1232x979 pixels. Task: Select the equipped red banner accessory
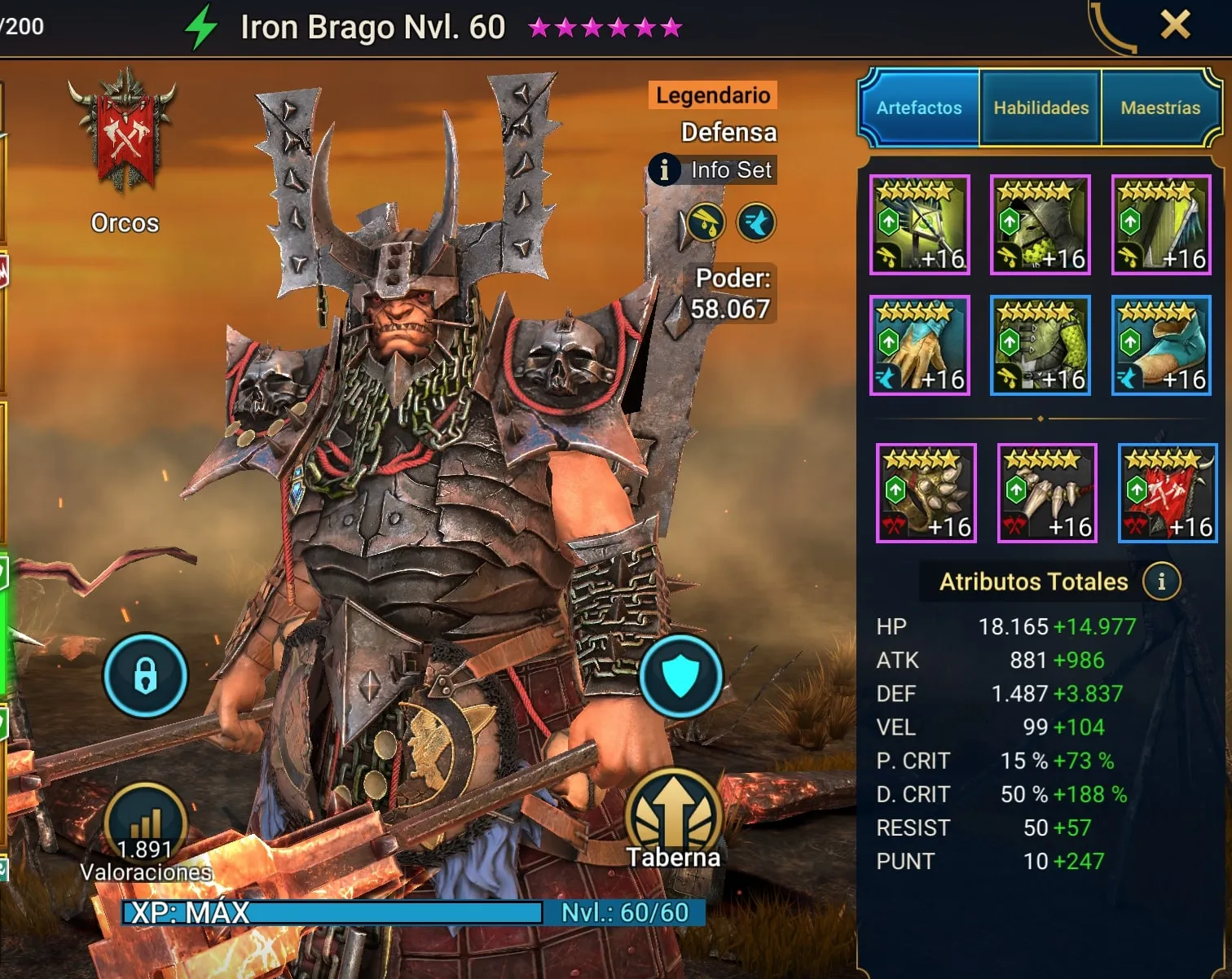pyautogui.click(x=1168, y=493)
